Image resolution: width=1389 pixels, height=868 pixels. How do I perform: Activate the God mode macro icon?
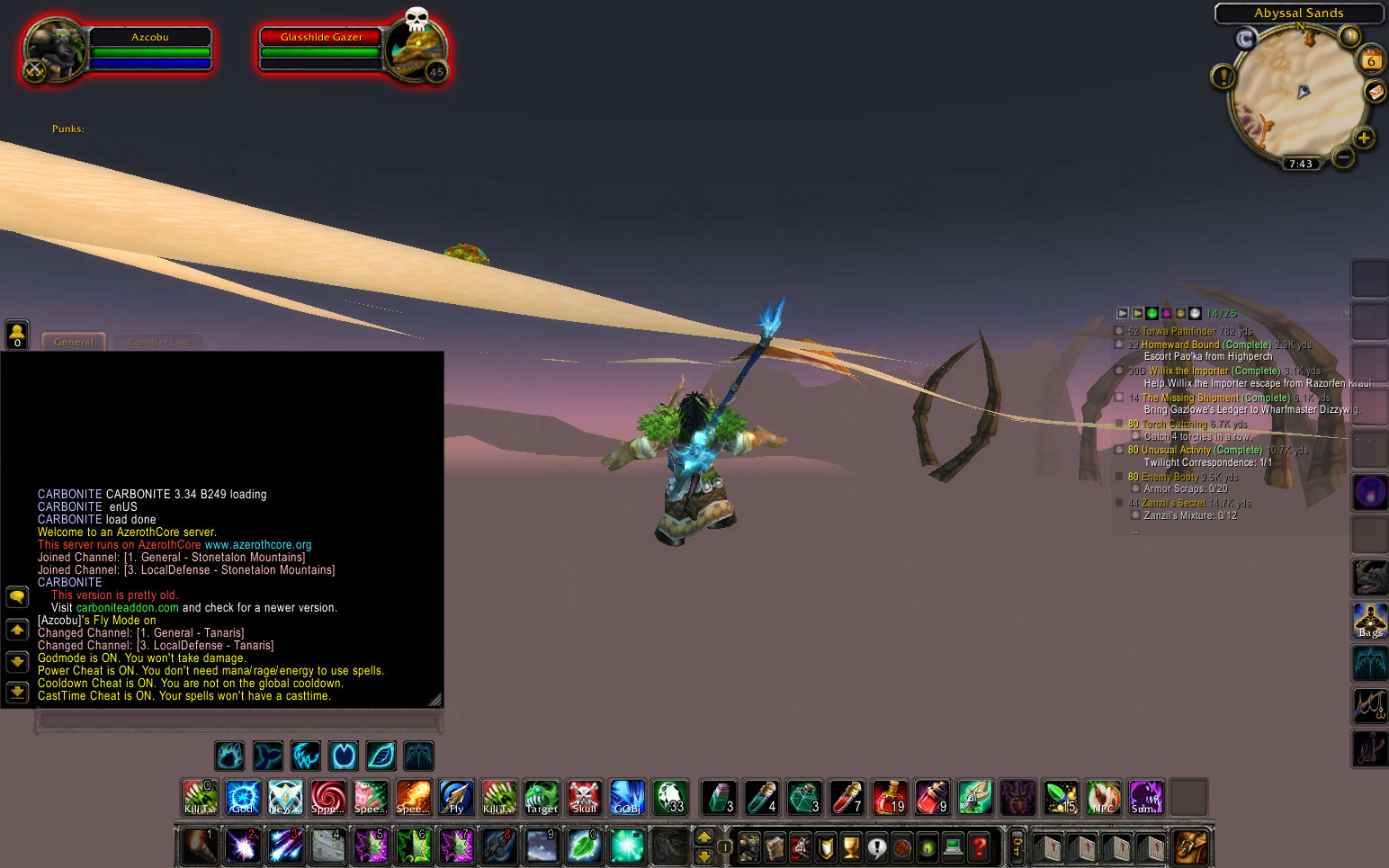tap(242, 797)
